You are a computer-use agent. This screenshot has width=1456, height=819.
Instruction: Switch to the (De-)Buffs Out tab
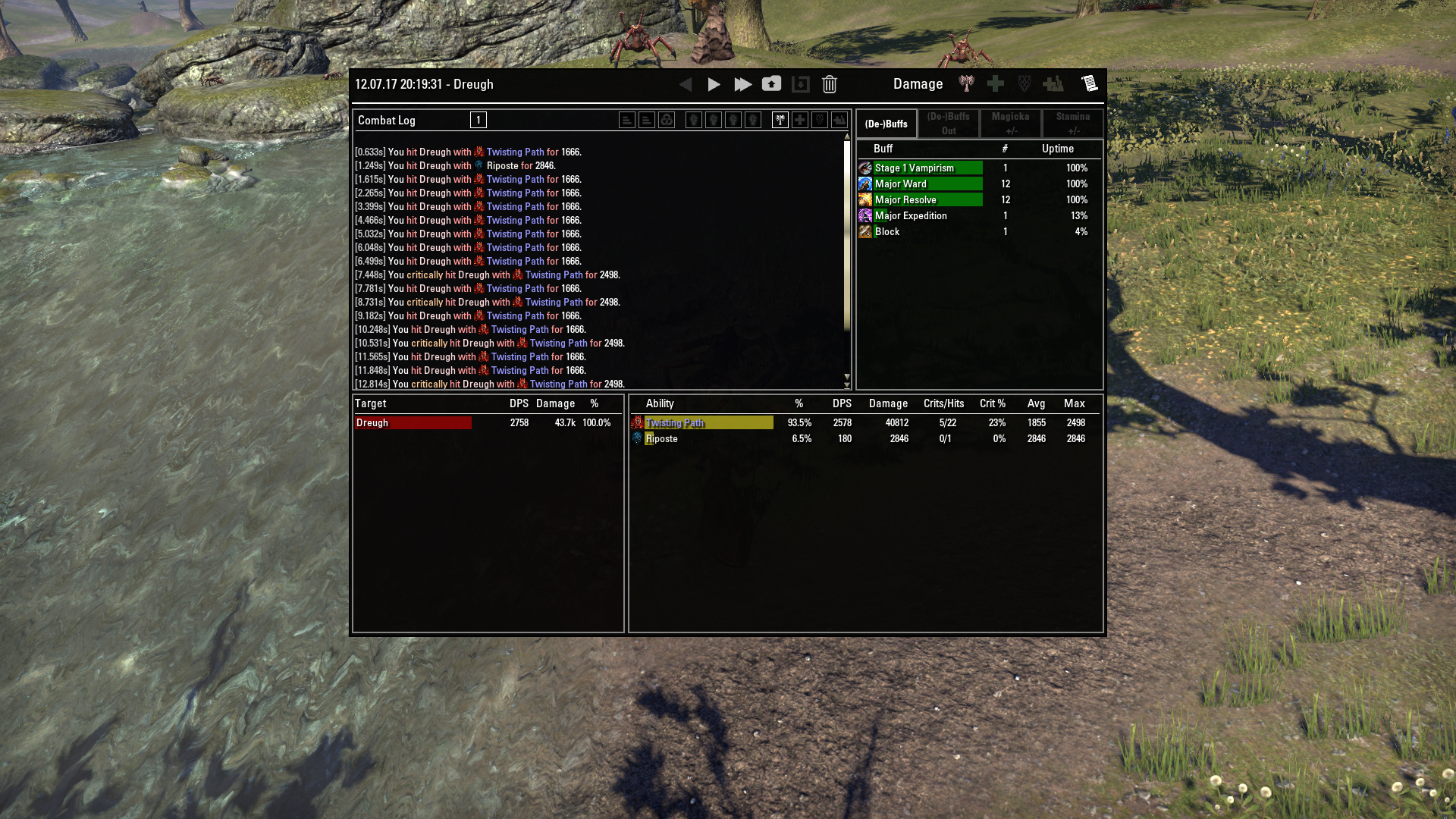click(x=947, y=124)
